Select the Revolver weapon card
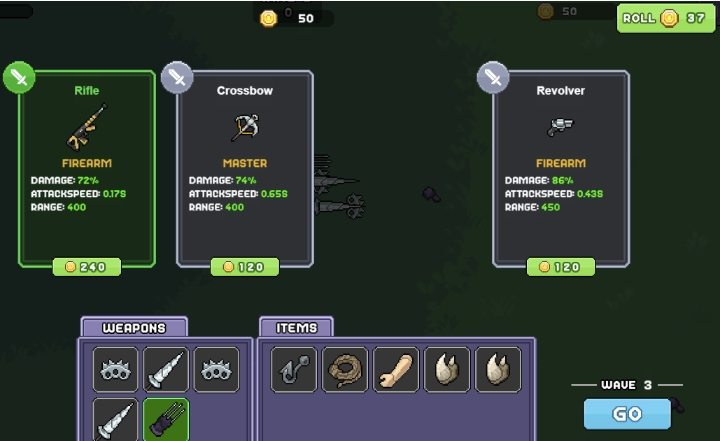Screen dimensions: 720x441 (x=561, y=167)
